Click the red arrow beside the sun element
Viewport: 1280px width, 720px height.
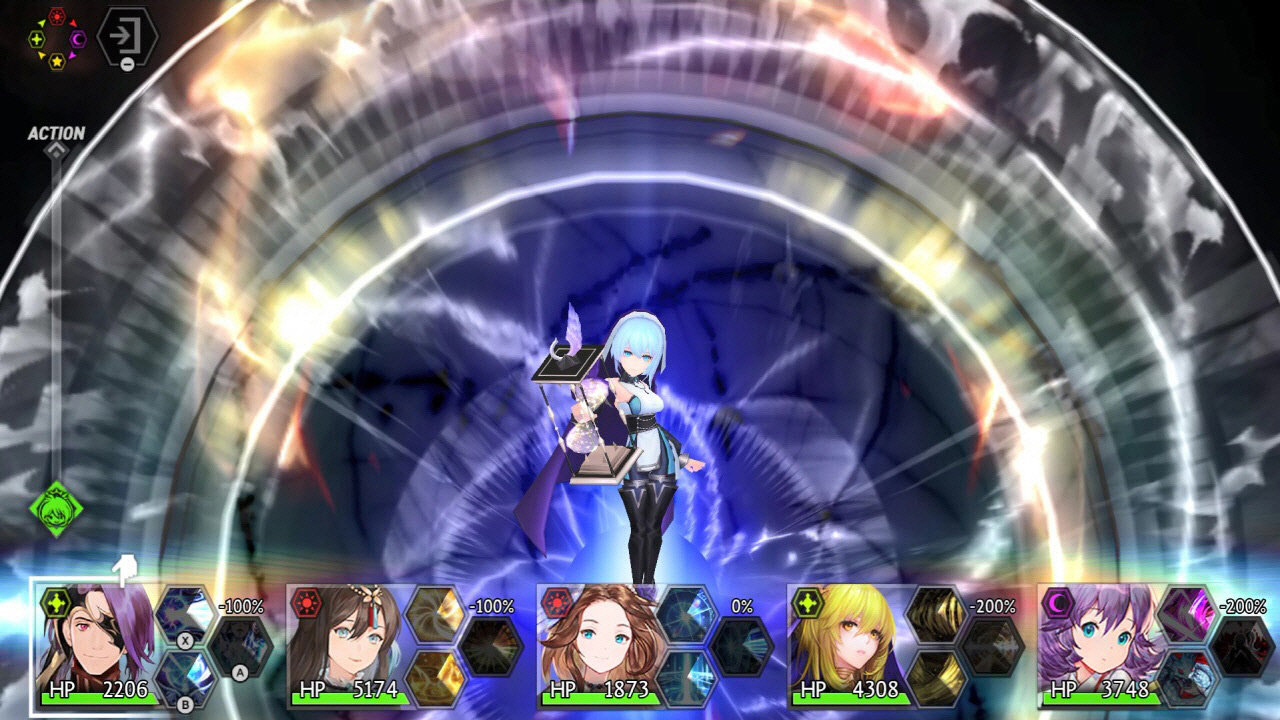coord(72,23)
